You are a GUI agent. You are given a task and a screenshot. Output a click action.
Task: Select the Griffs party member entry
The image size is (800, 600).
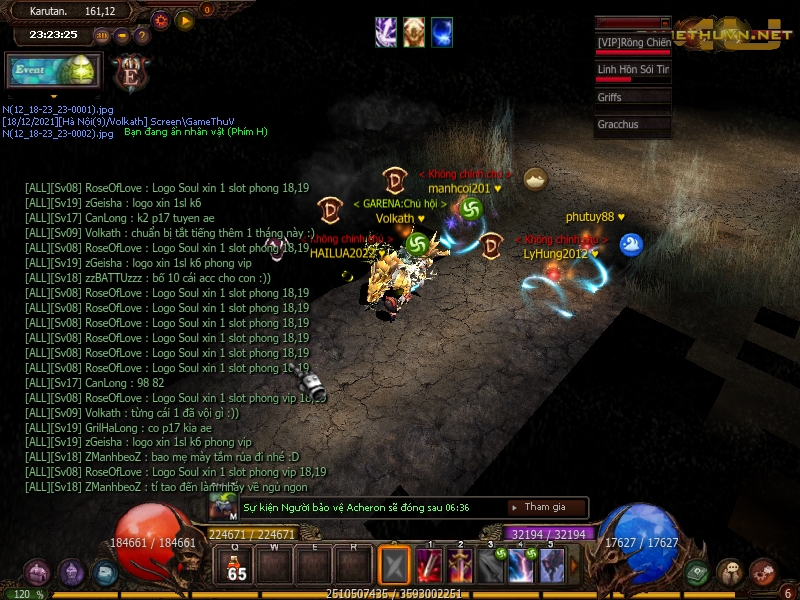click(x=633, y=98)
